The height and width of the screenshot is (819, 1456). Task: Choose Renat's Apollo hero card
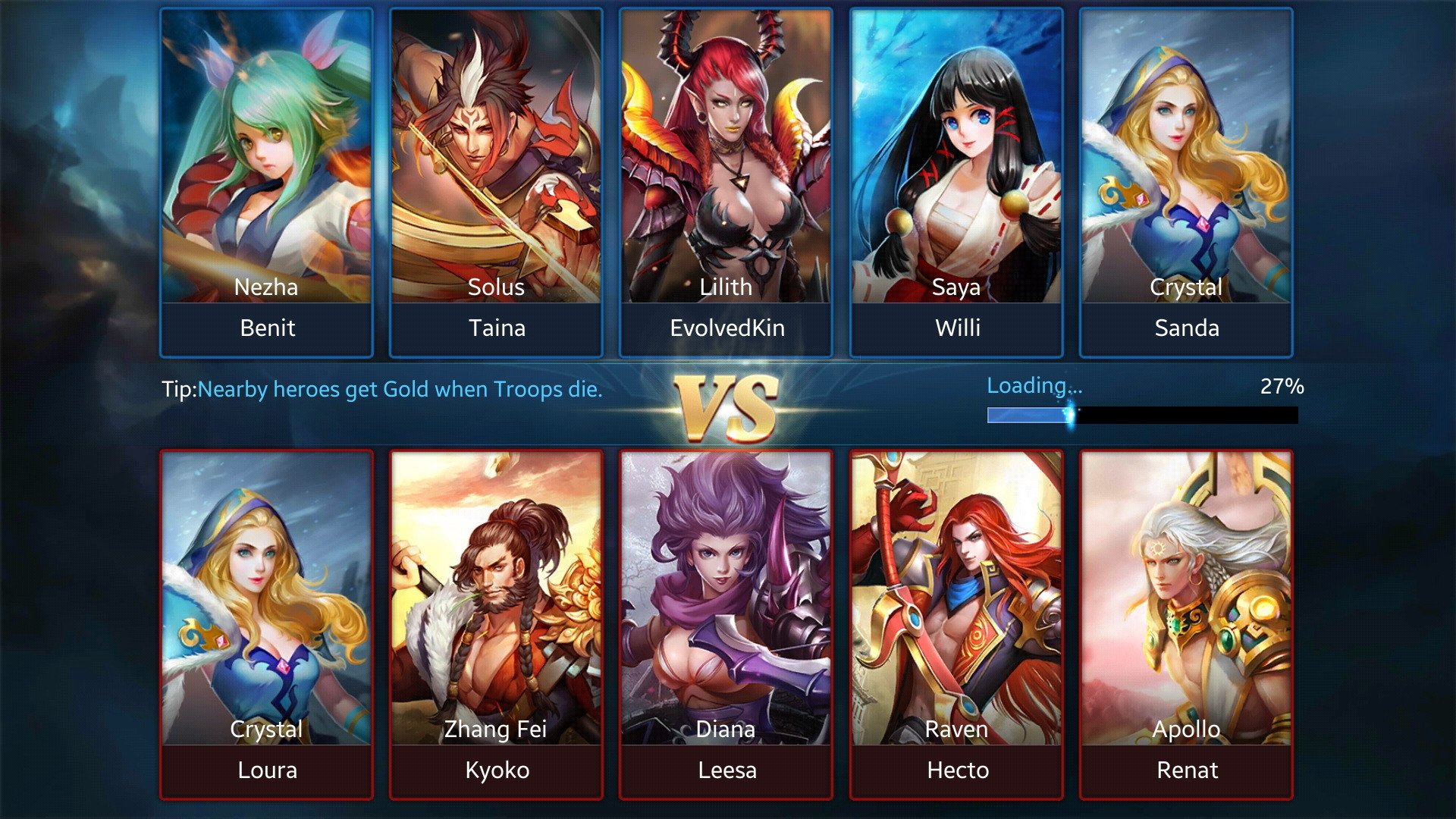pyautogui.click(x=1186, y=623)
